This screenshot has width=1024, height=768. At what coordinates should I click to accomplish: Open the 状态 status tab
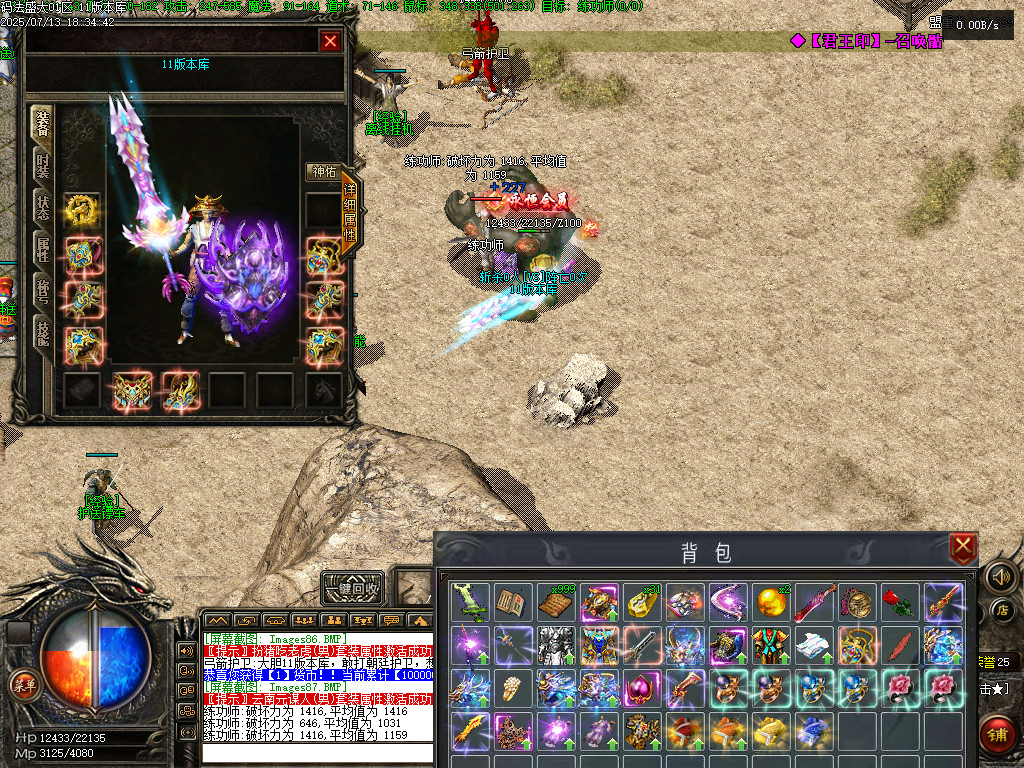tap(43, 207)
